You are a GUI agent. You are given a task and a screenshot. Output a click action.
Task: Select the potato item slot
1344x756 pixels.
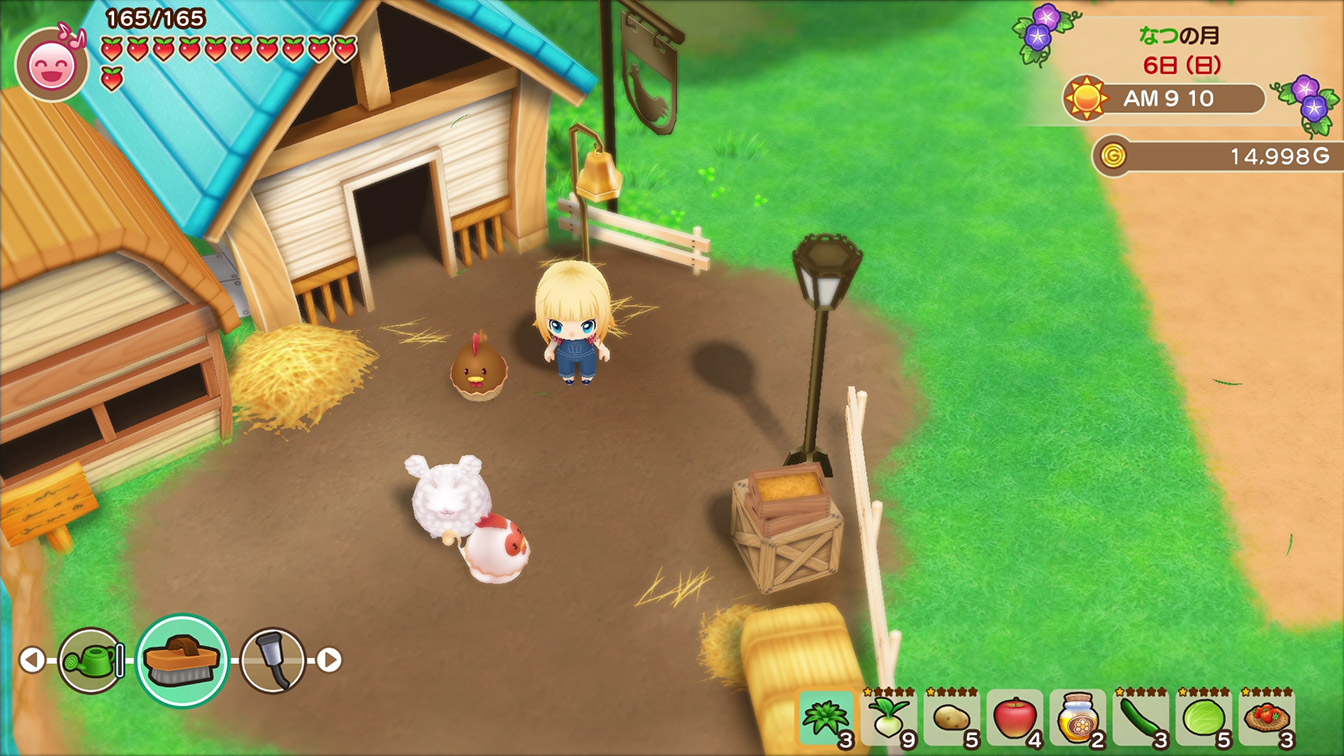(951, 718)
